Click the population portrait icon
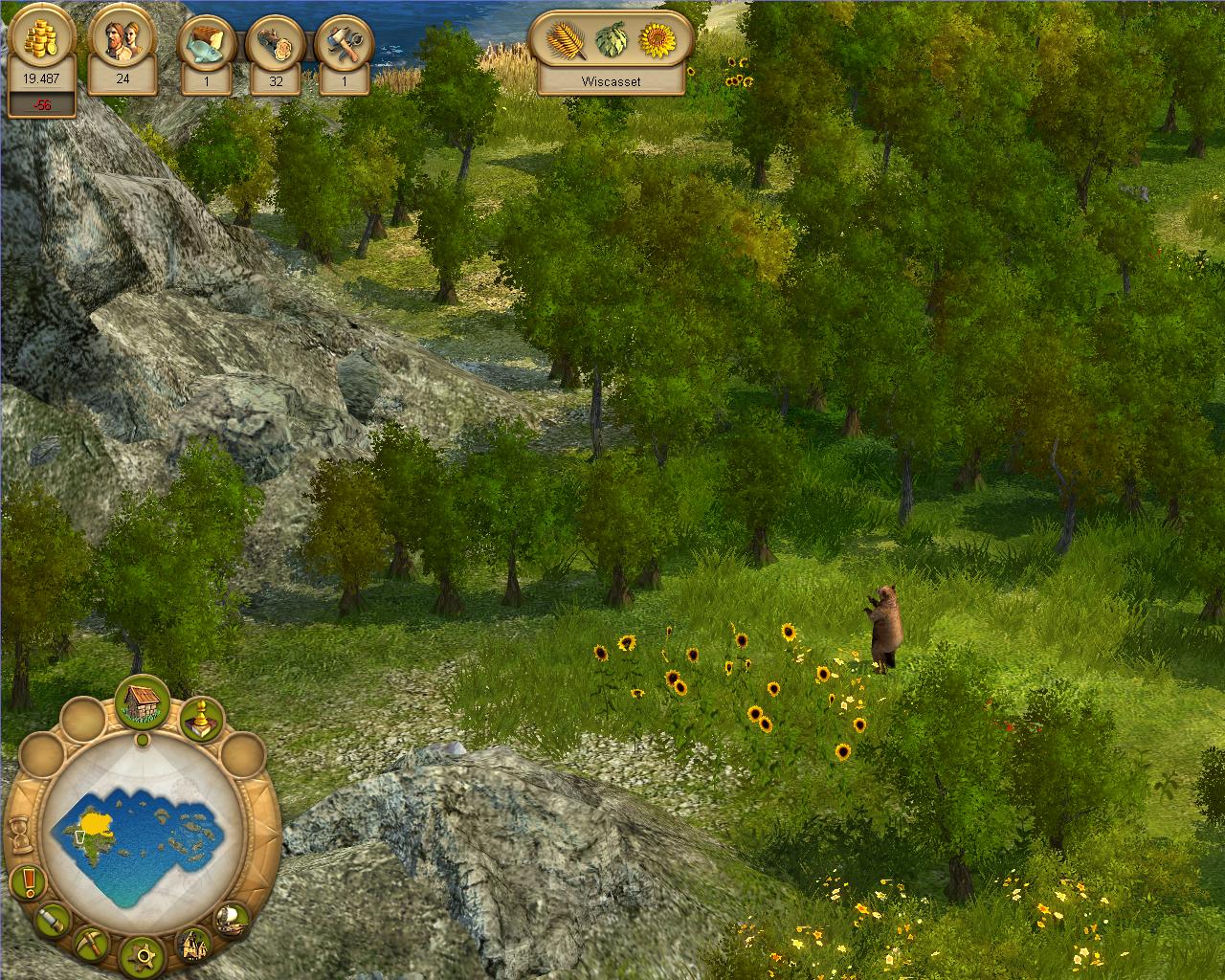Viewport: 1225px width, 980px height. (122, 43)
